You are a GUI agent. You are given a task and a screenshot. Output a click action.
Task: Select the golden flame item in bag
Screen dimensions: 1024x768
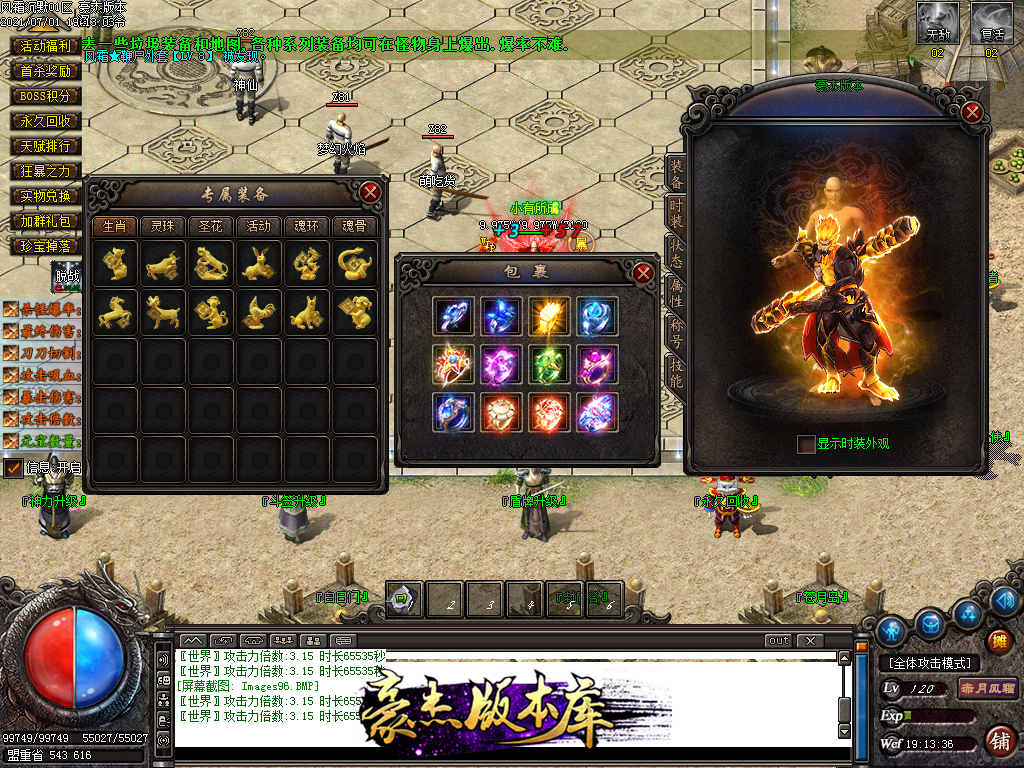coord(549,316)
